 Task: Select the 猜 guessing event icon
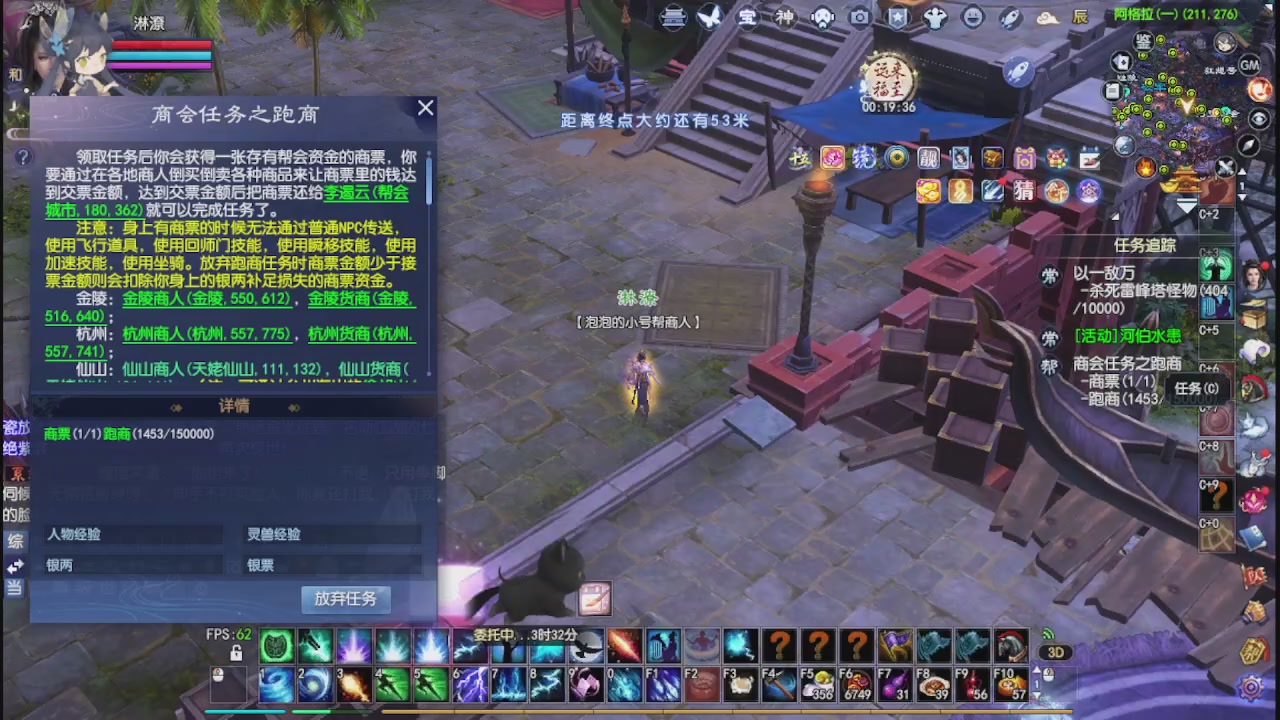[x=1024, y=191]
